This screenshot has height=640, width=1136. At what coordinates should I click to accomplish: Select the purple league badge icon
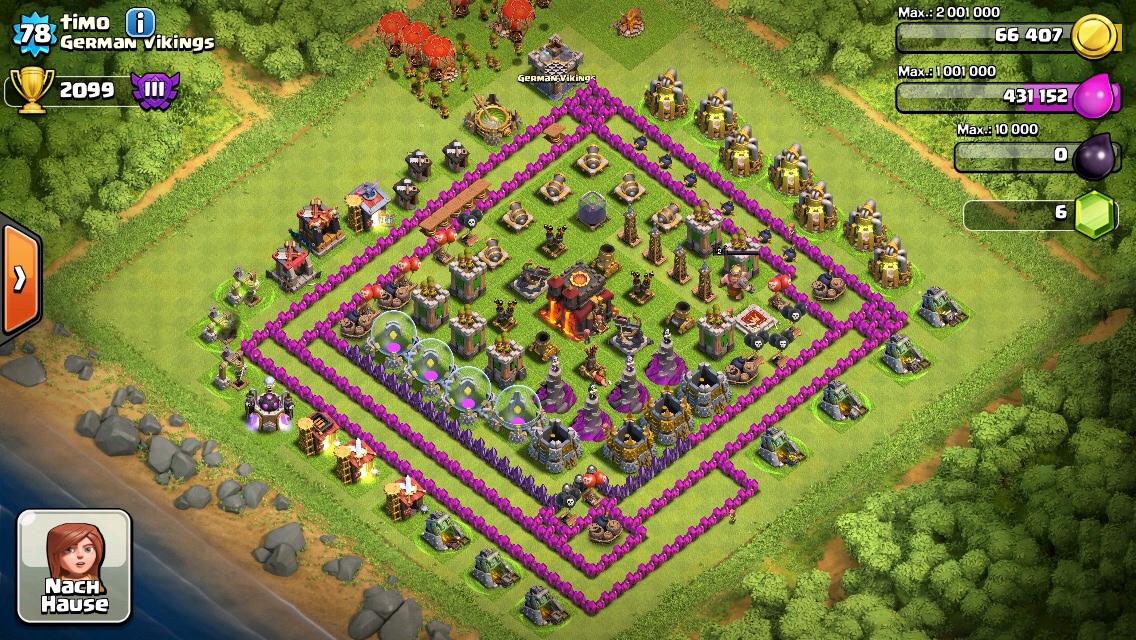tap(155, 90)
